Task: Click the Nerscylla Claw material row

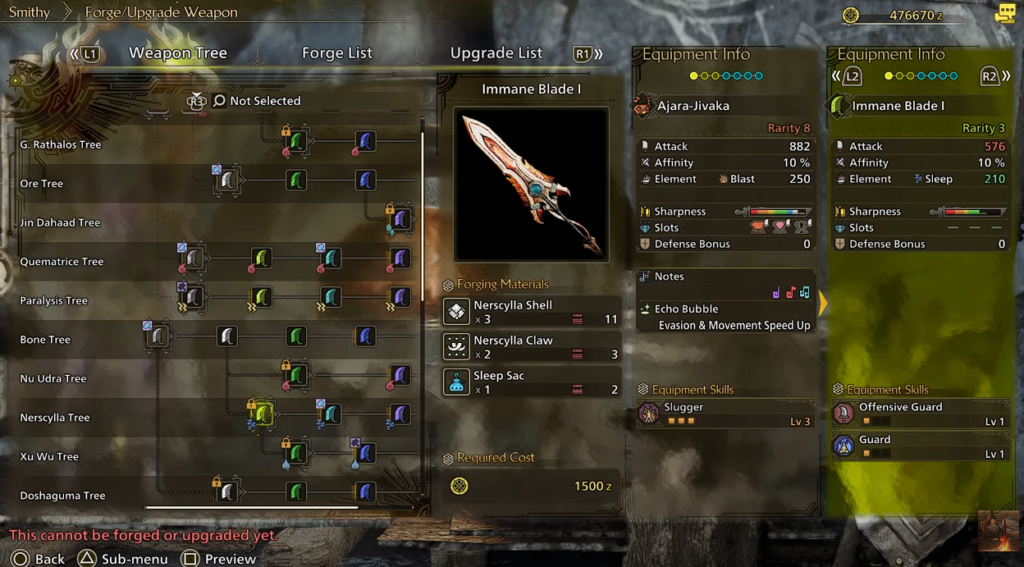Action: [x=532, y=347]
